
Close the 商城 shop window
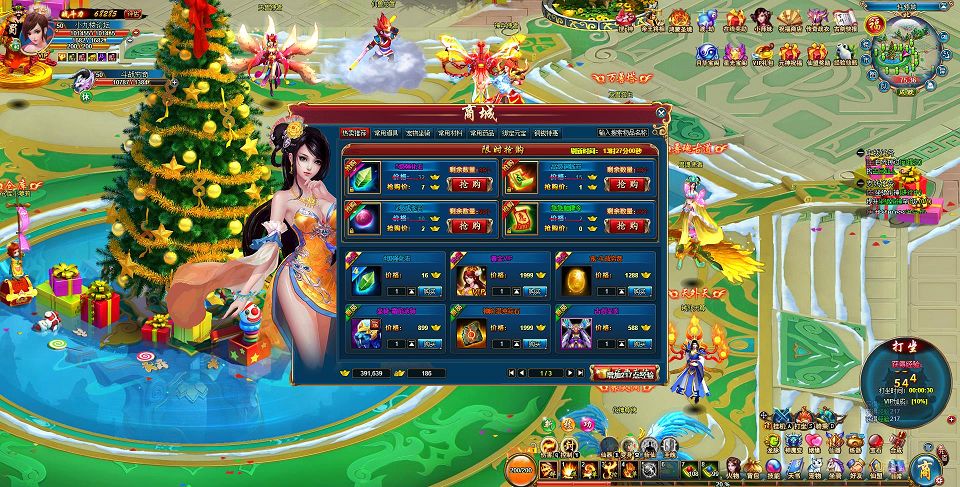(661, 113)
